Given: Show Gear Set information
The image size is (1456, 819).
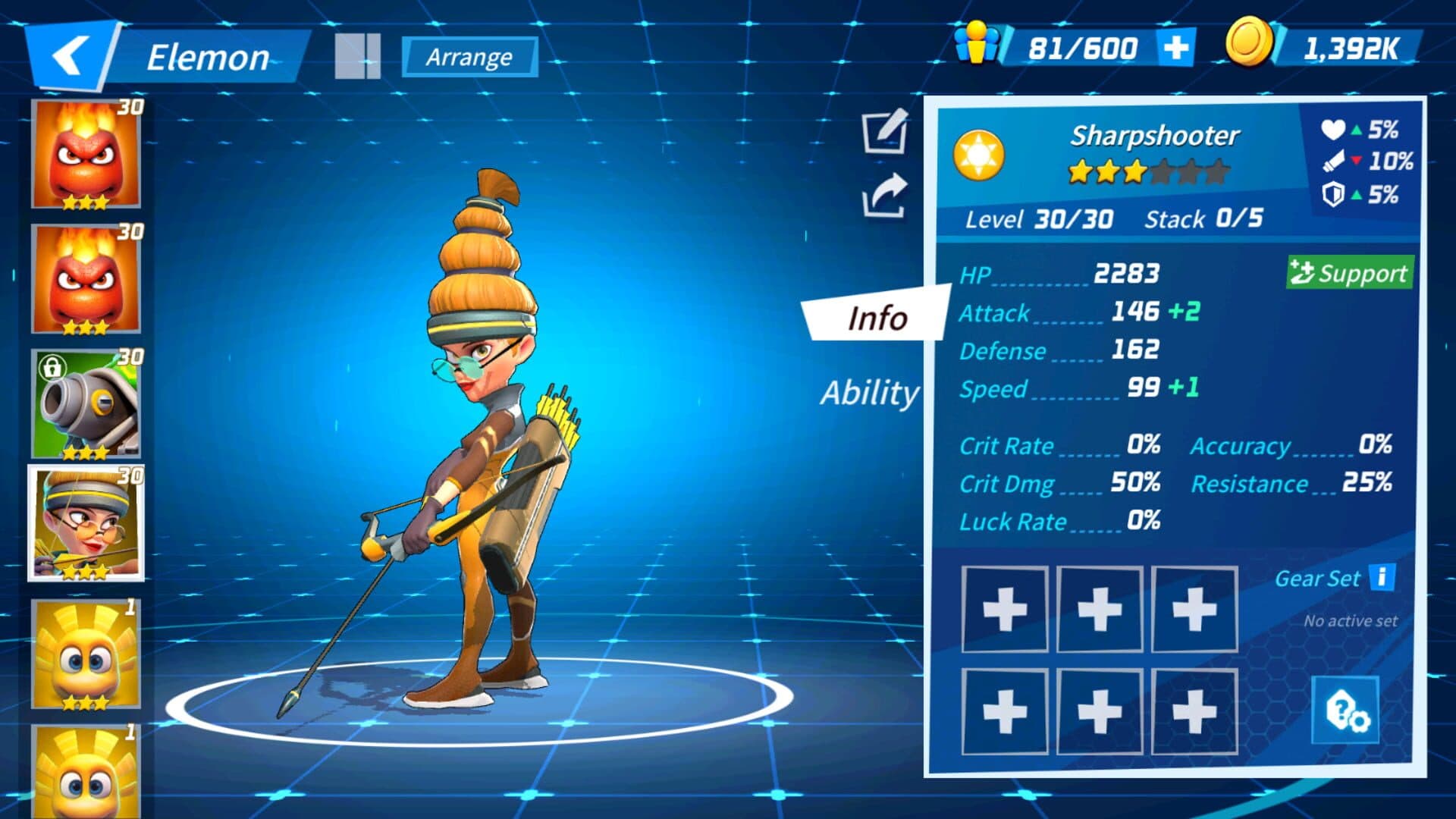Looking at the screenshot, I should [1382, 577].
